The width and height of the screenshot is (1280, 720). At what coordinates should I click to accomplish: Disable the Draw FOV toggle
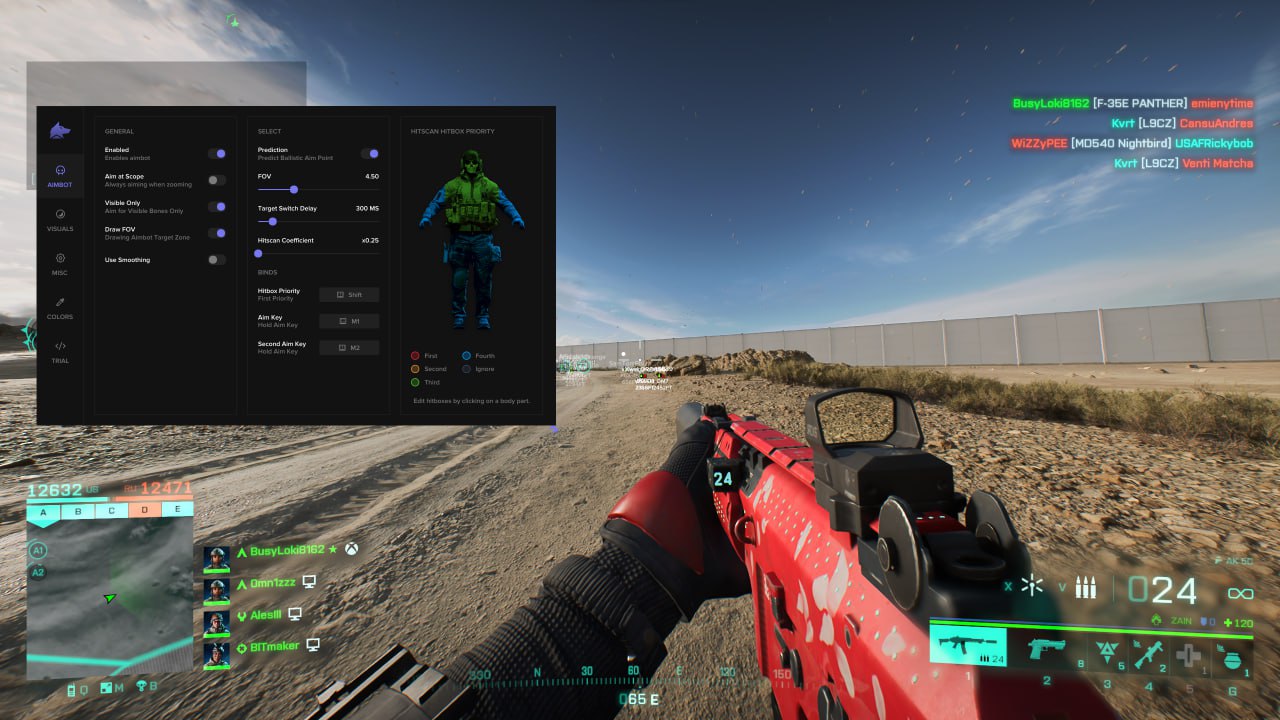[217, 233]
